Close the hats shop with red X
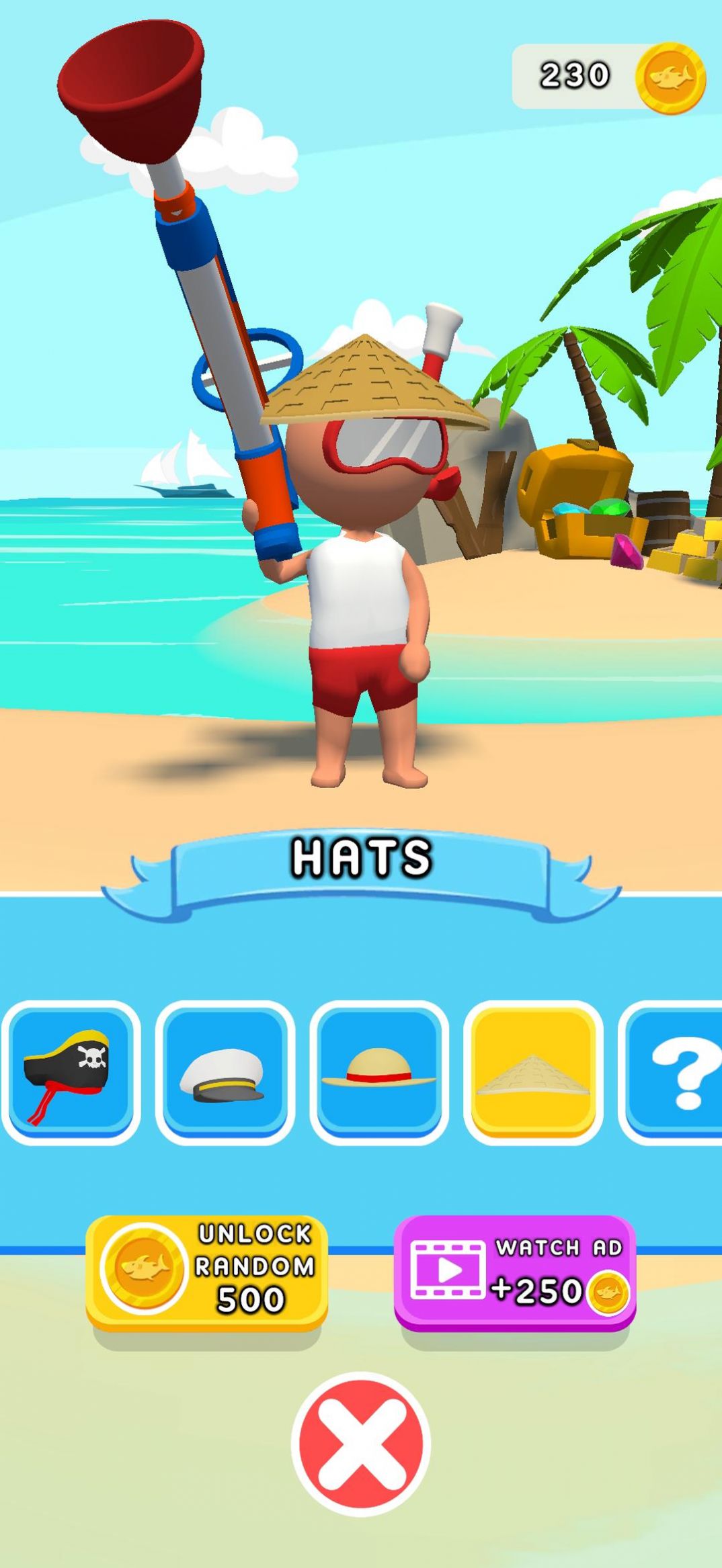 click(361, 1444)
